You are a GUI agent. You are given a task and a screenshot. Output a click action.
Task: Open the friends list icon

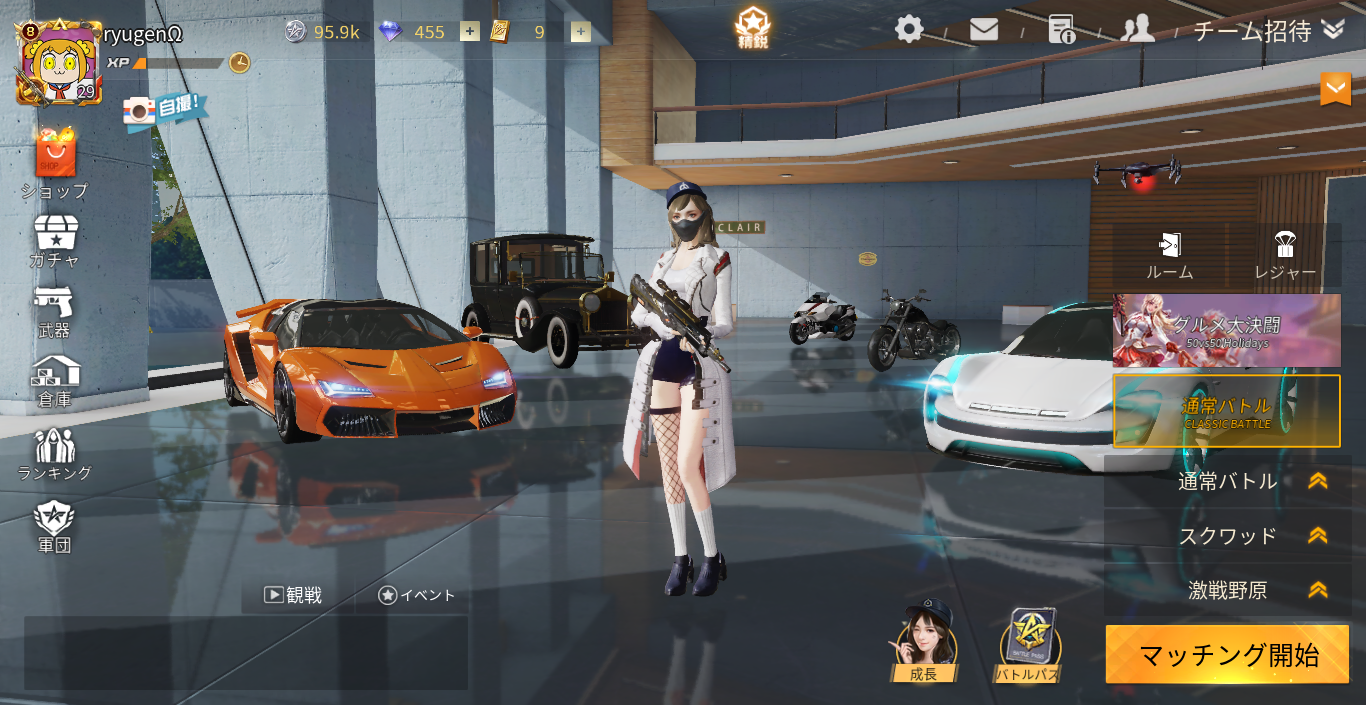click(x=1137, y=29)
